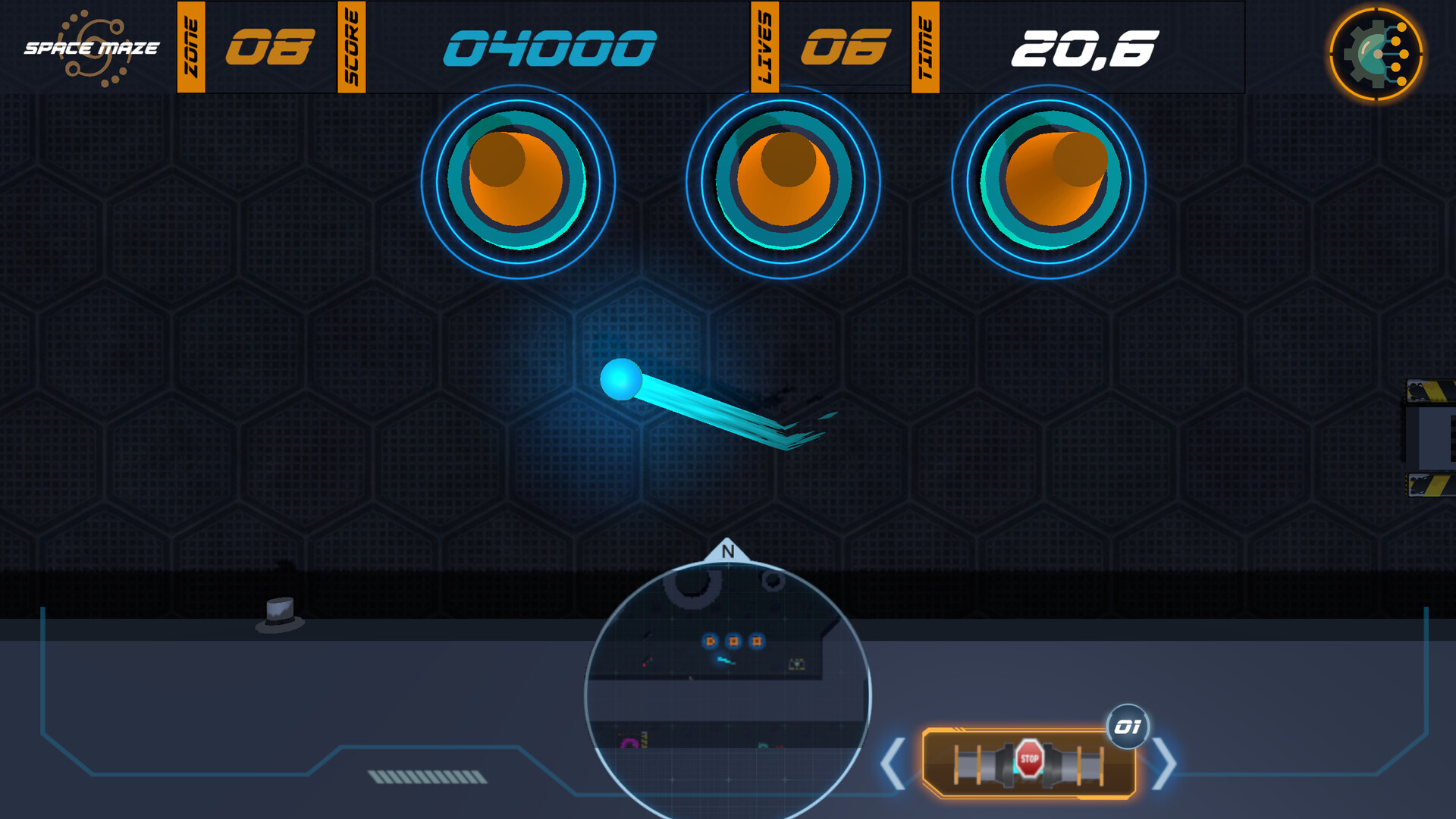1456x819 pixels.
Task: Click the Space Maze logo
Action: (x=91, y=47)
